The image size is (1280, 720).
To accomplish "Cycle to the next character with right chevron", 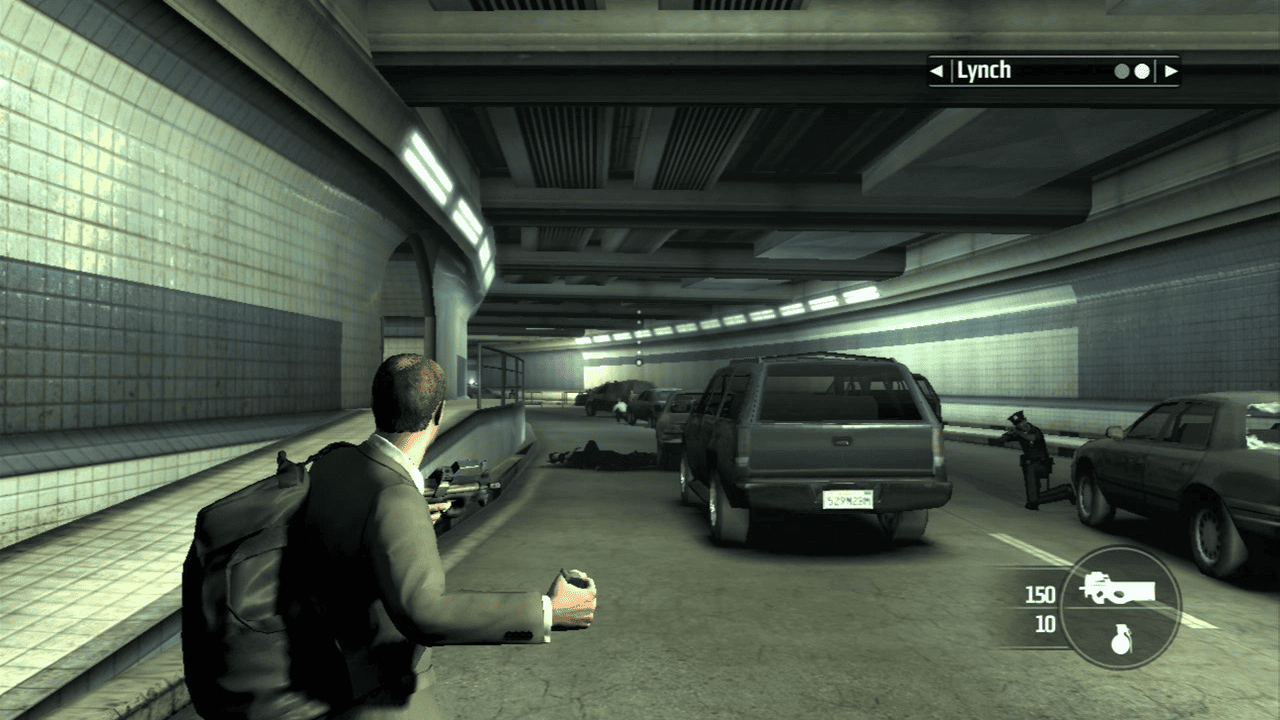I will tap(1170, 70).
